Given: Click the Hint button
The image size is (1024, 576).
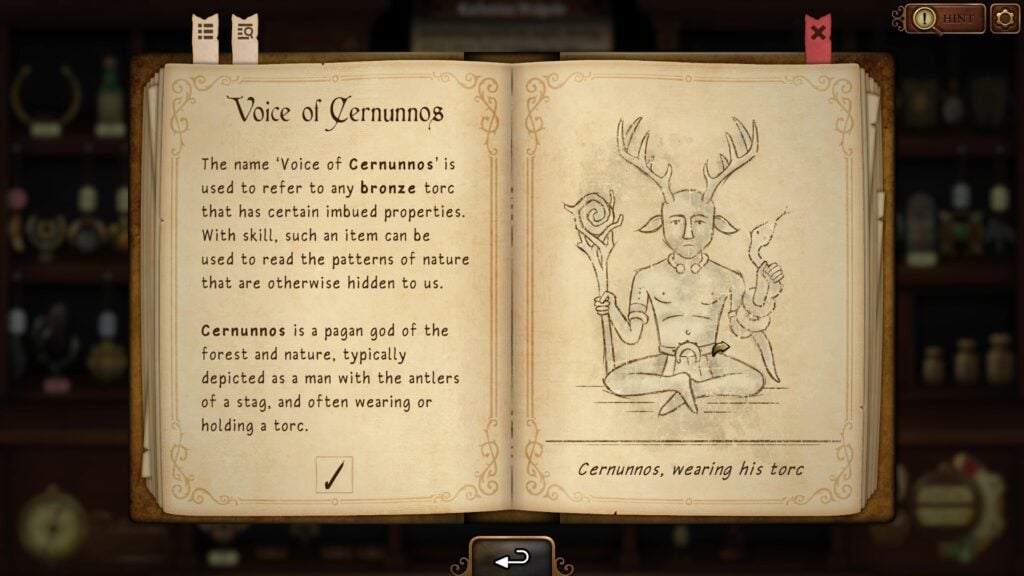Looking at the screenshot, I should 946,19.
